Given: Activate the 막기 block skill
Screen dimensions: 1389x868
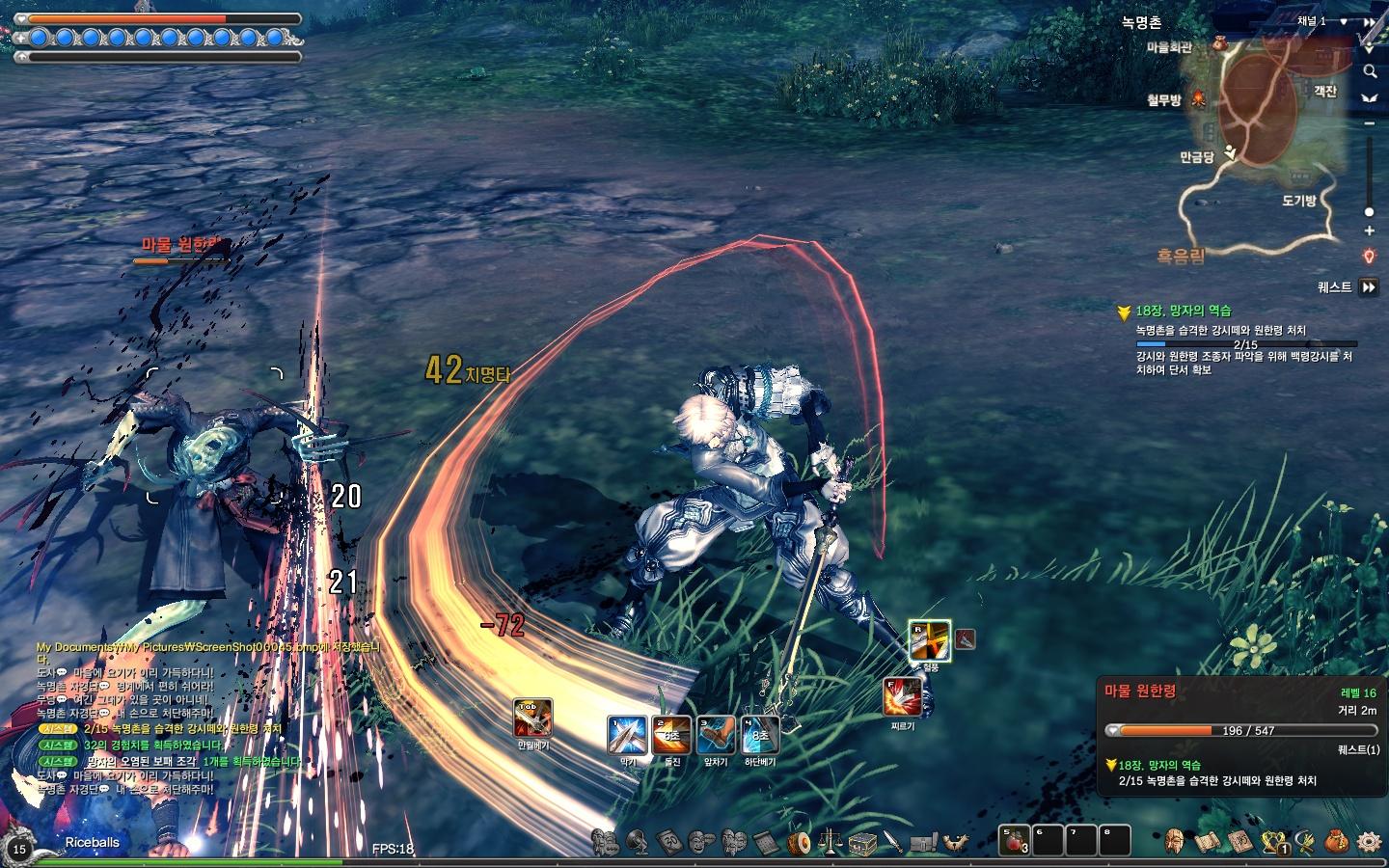Looking at the screenshot, I should click(627, 735).
